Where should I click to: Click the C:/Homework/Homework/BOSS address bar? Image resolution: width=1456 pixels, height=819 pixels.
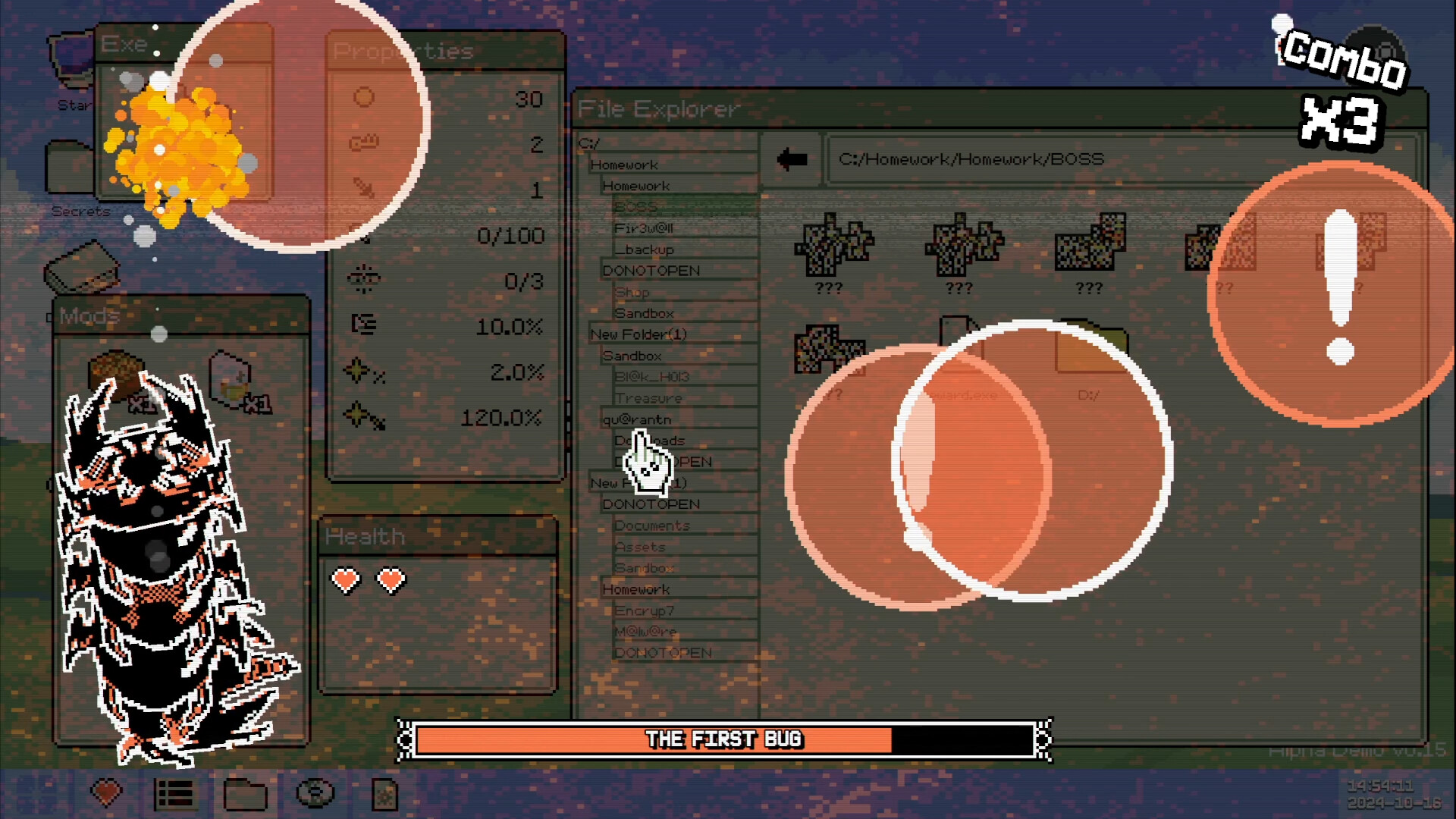pyautogui.click(x=971, y=159)
